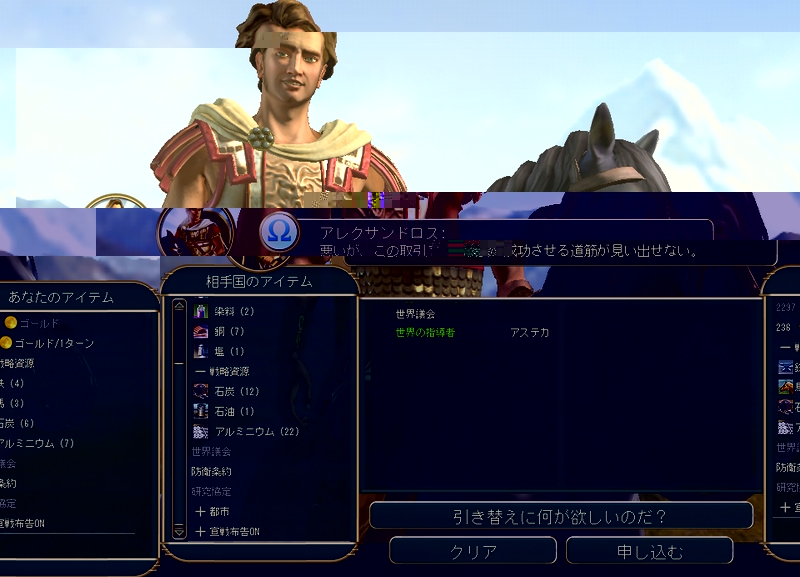Offer your ゴールド/1ターン
The width and height of the screenshot is (800, 577).
point(54,343)
